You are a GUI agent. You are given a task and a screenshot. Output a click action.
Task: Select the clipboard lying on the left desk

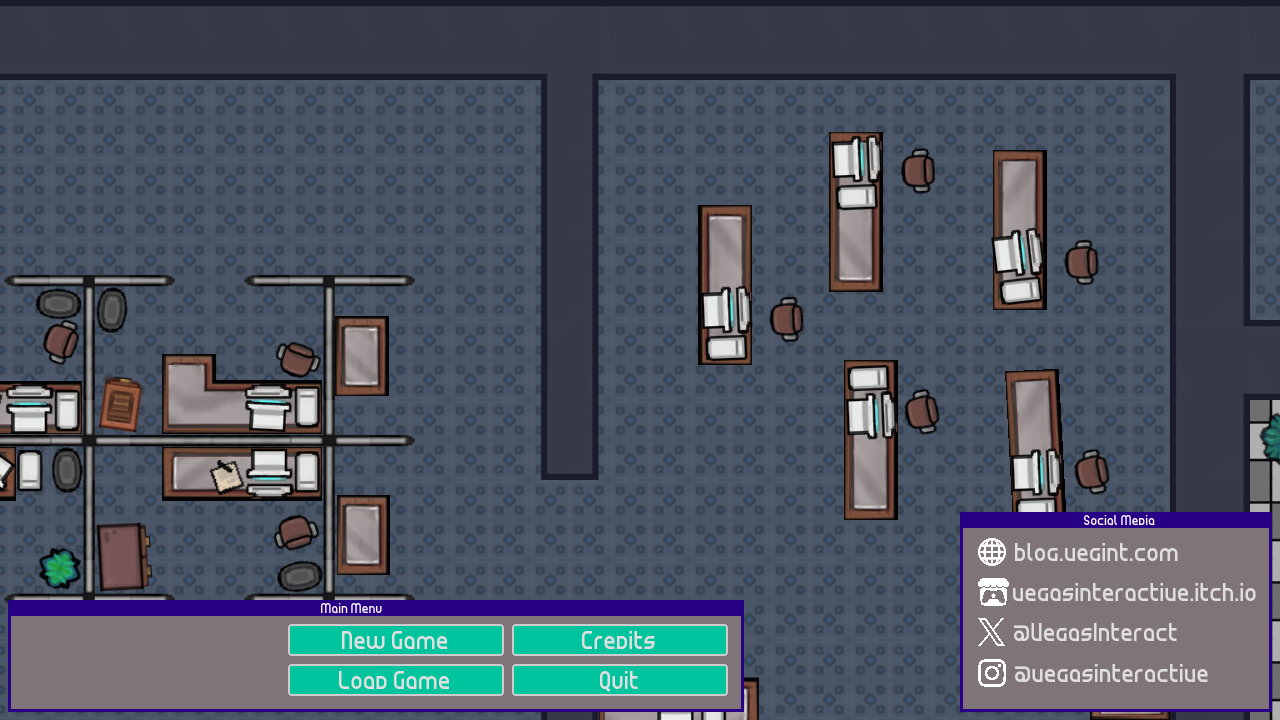pos(120,406)
